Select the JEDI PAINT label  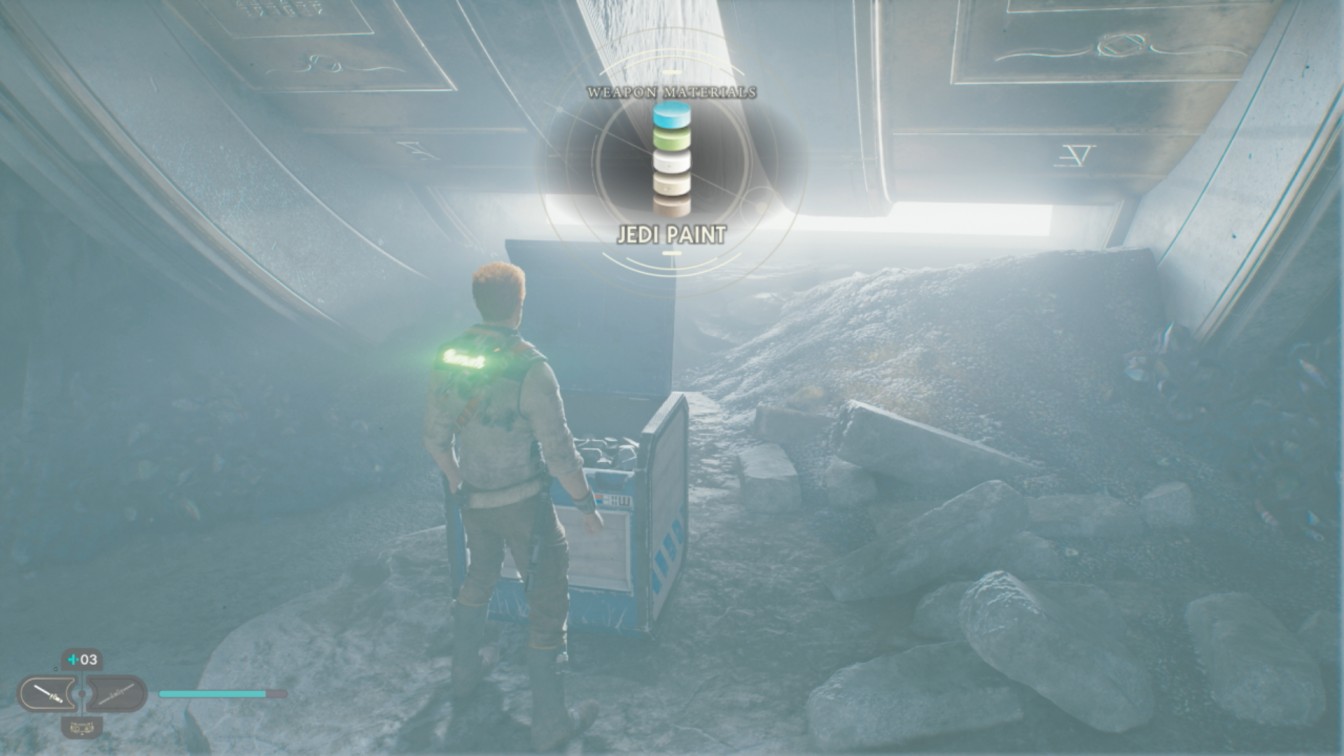click(671, 232)
